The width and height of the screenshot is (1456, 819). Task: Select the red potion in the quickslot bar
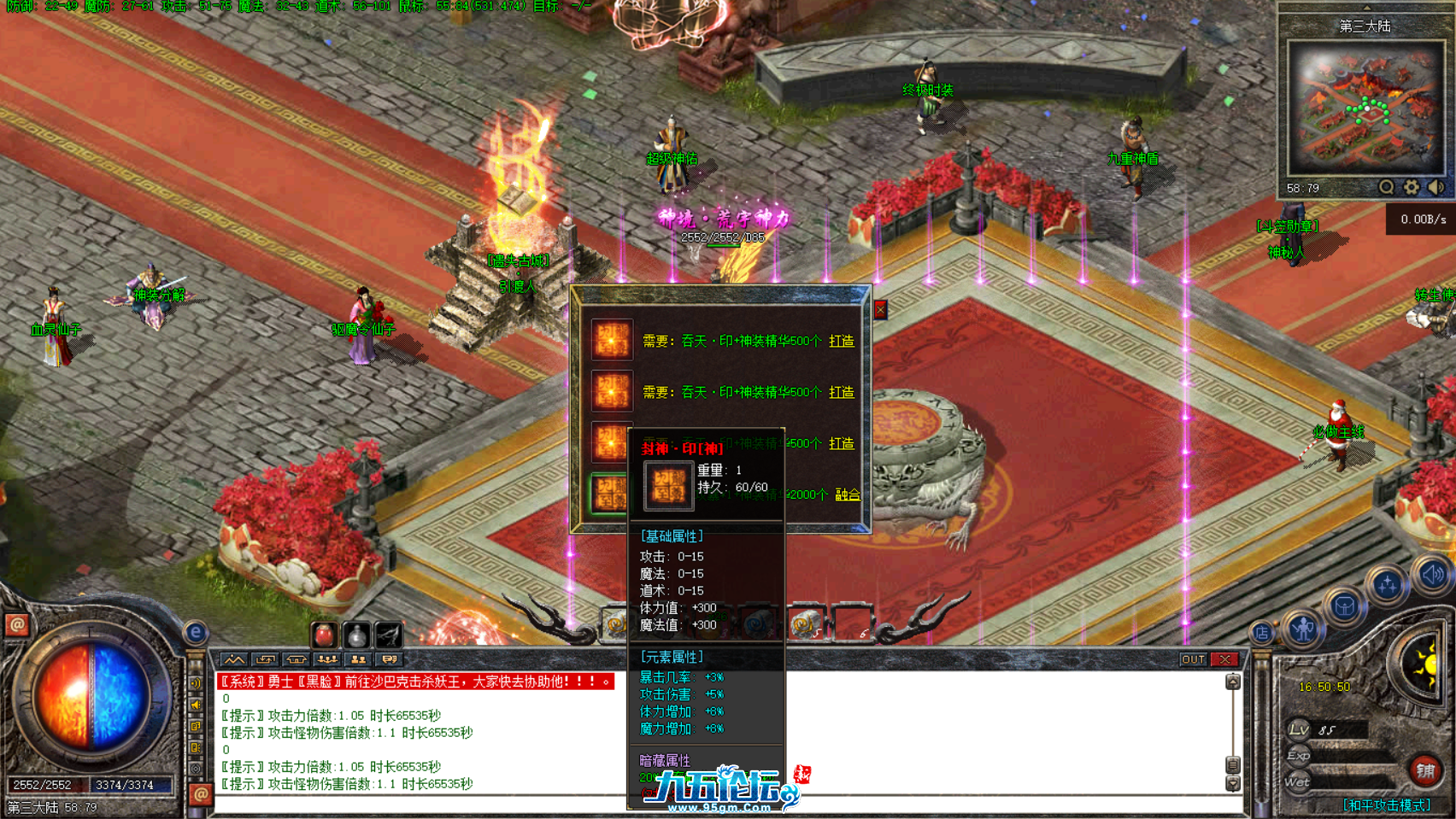tap(324, 635)
